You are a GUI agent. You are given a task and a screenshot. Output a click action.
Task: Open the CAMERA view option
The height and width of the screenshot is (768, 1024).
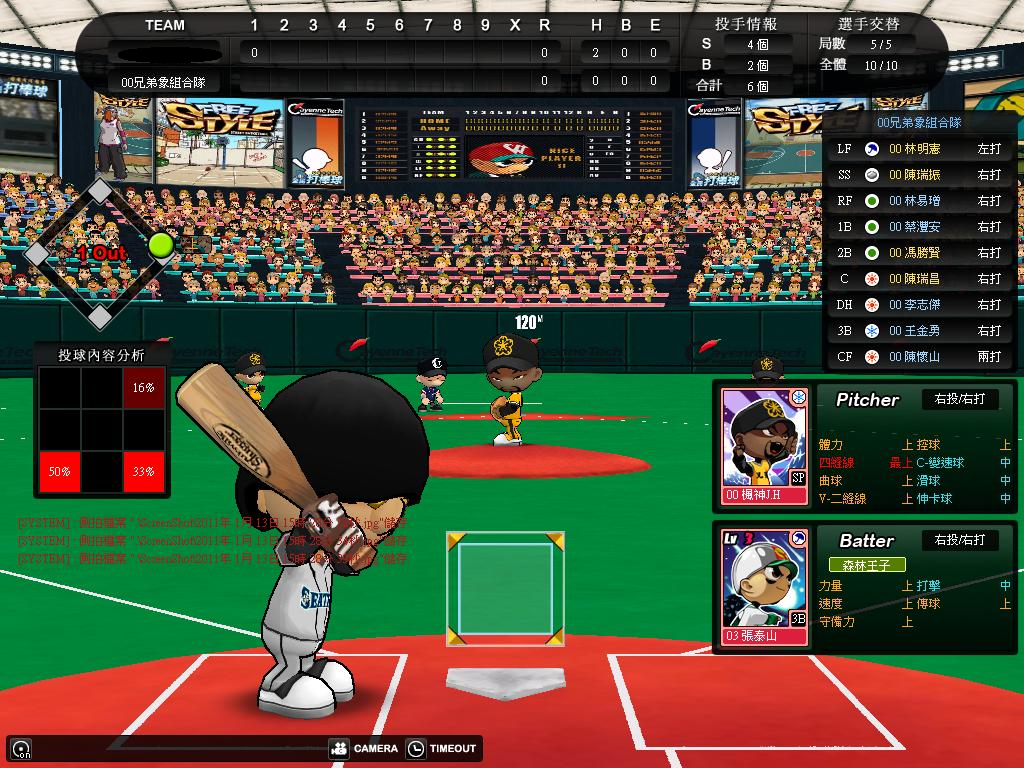[364, 748]
